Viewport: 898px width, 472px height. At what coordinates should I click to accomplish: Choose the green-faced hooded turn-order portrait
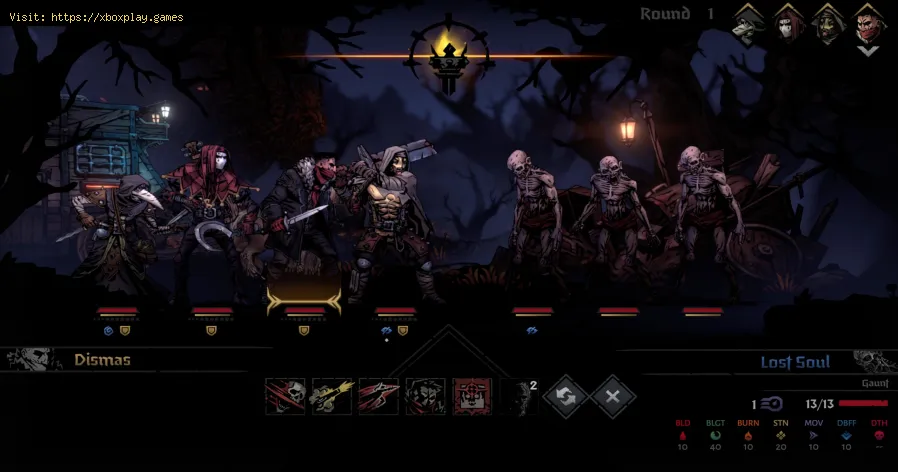coord(827,21)
